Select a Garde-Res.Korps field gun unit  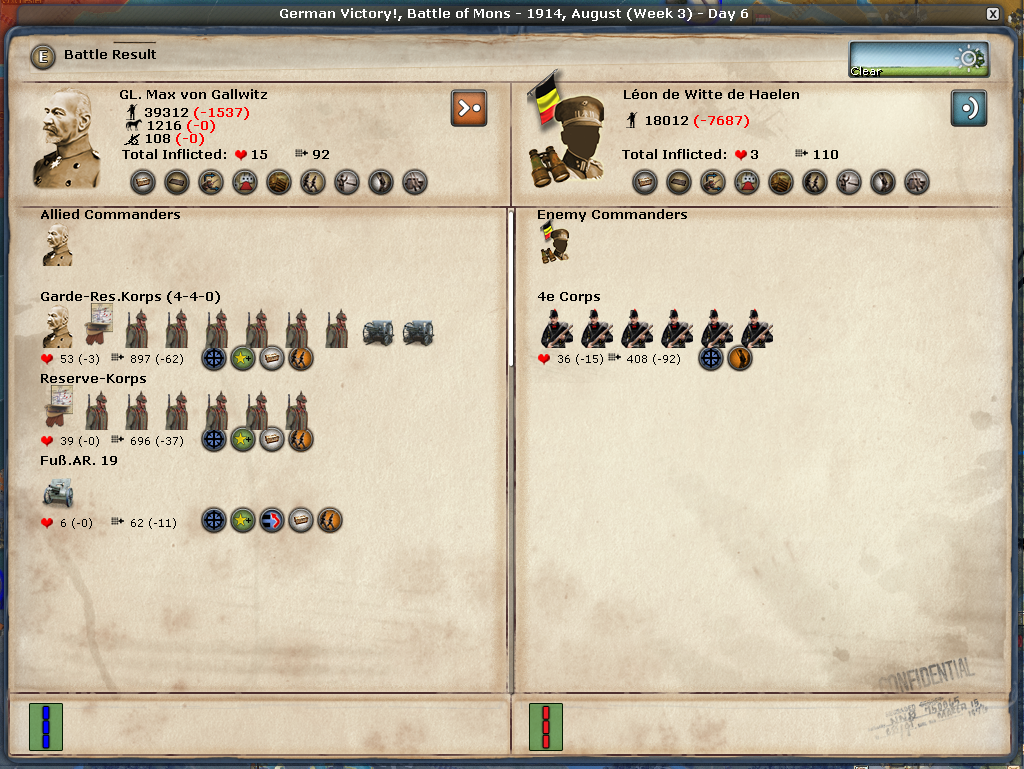(378, 330)
